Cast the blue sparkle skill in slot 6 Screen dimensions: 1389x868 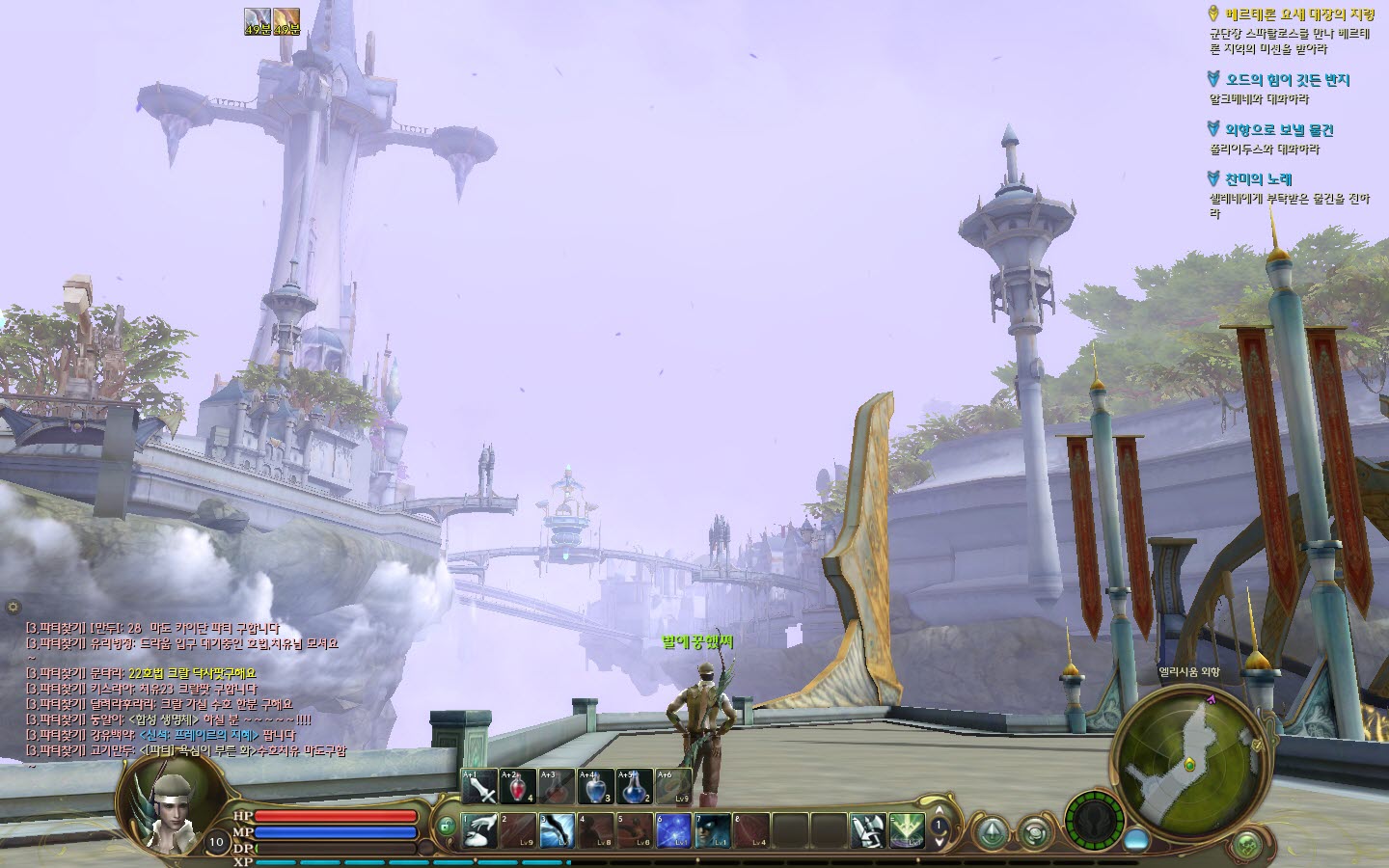coord(673,830)
